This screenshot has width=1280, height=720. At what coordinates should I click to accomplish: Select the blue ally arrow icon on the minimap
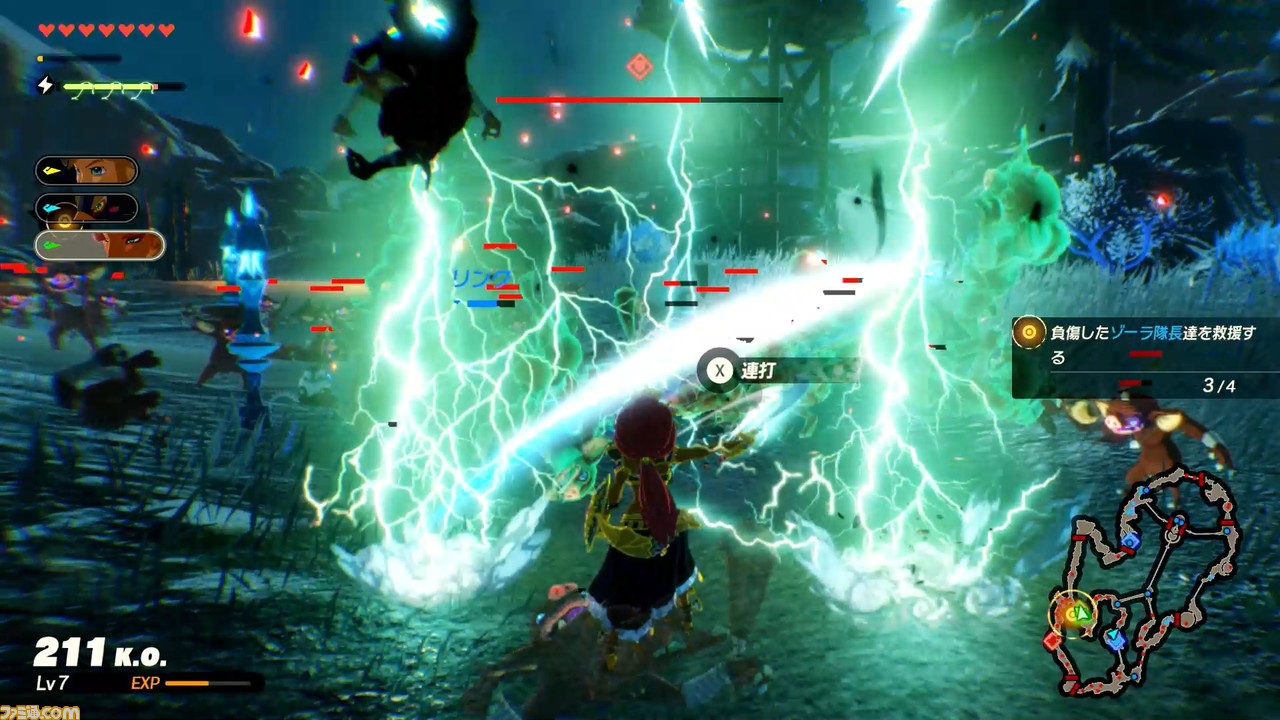tap(1114, 635)
